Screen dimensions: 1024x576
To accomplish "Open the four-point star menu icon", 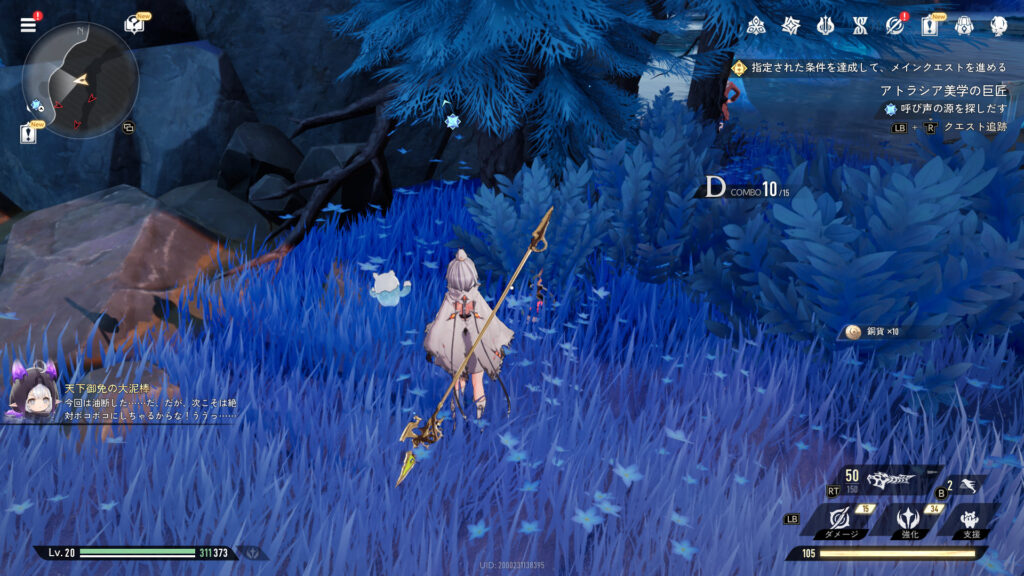I will coord(791,26).
